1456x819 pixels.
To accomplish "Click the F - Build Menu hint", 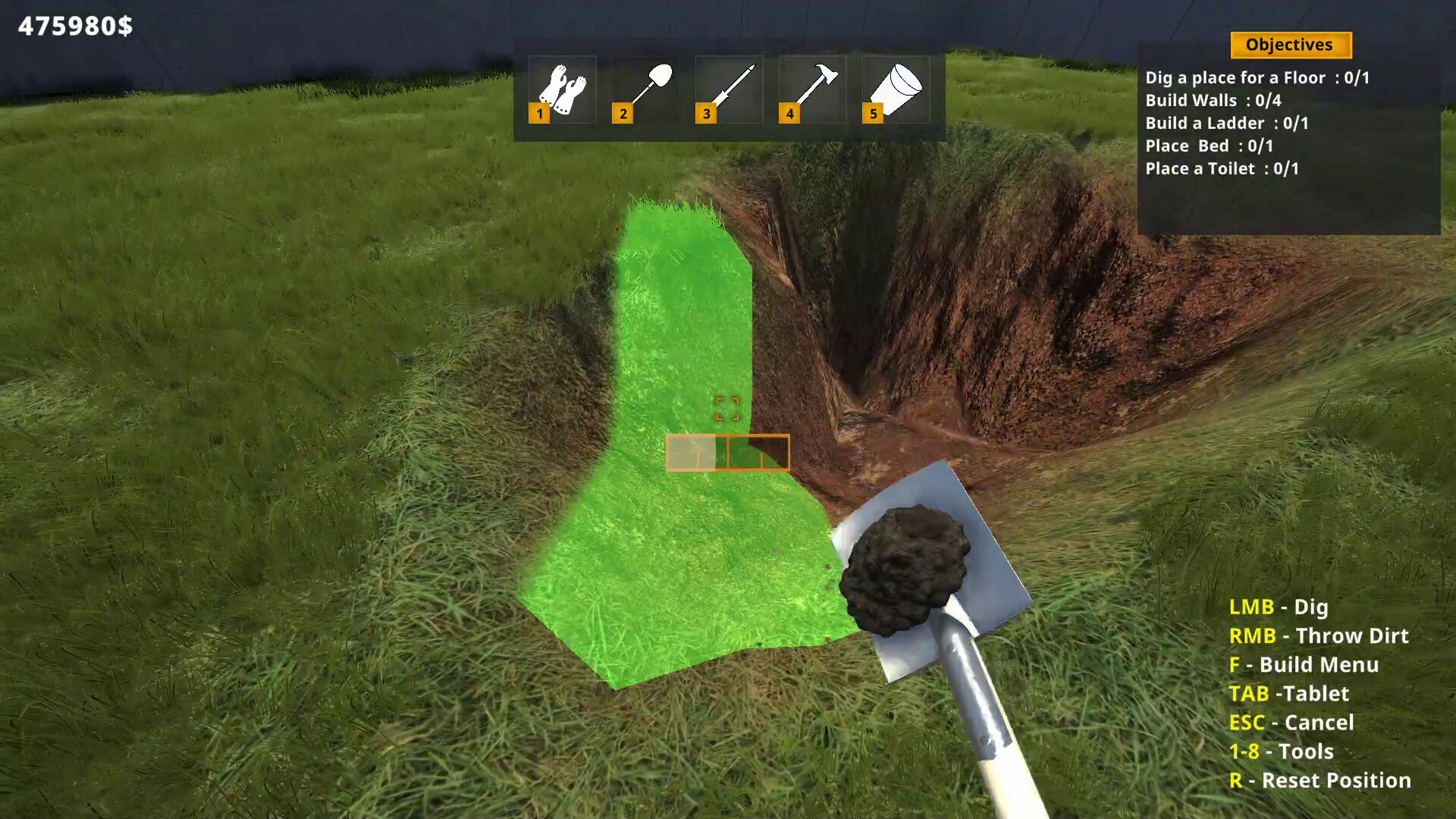I will (x=1305, y=665).
